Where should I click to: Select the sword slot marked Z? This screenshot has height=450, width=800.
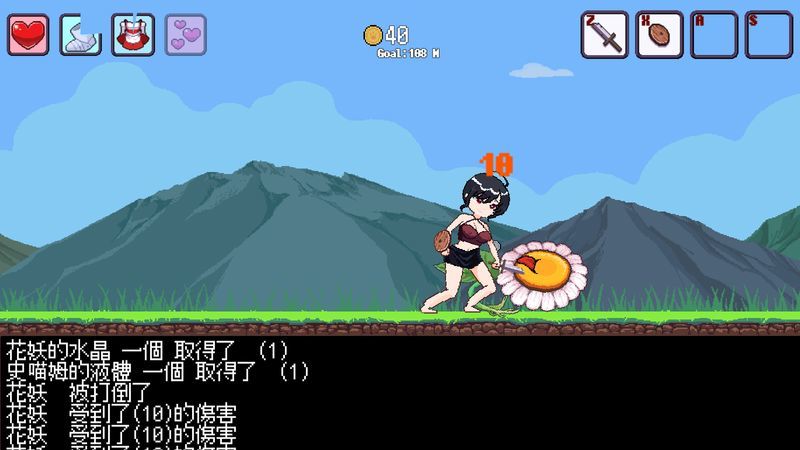pos(605,35)
